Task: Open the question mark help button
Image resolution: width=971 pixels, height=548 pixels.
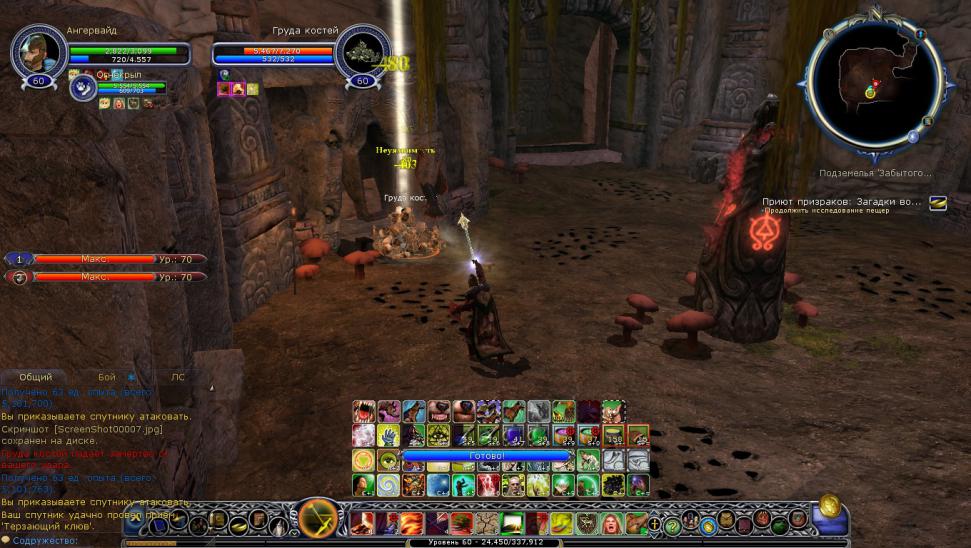Action: (x=672, y=524)
